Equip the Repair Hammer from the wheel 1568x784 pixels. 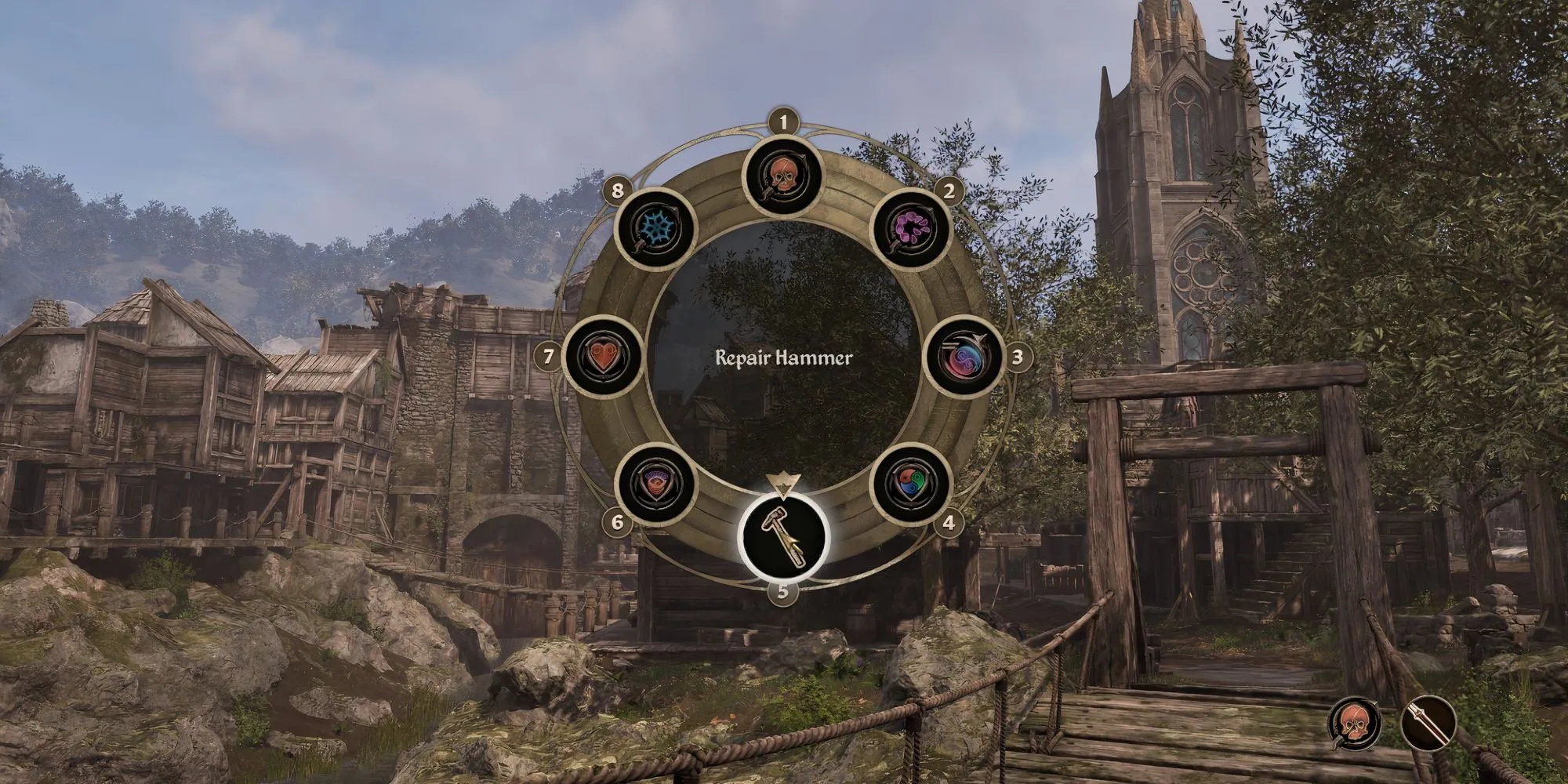[x=782, y=537]
